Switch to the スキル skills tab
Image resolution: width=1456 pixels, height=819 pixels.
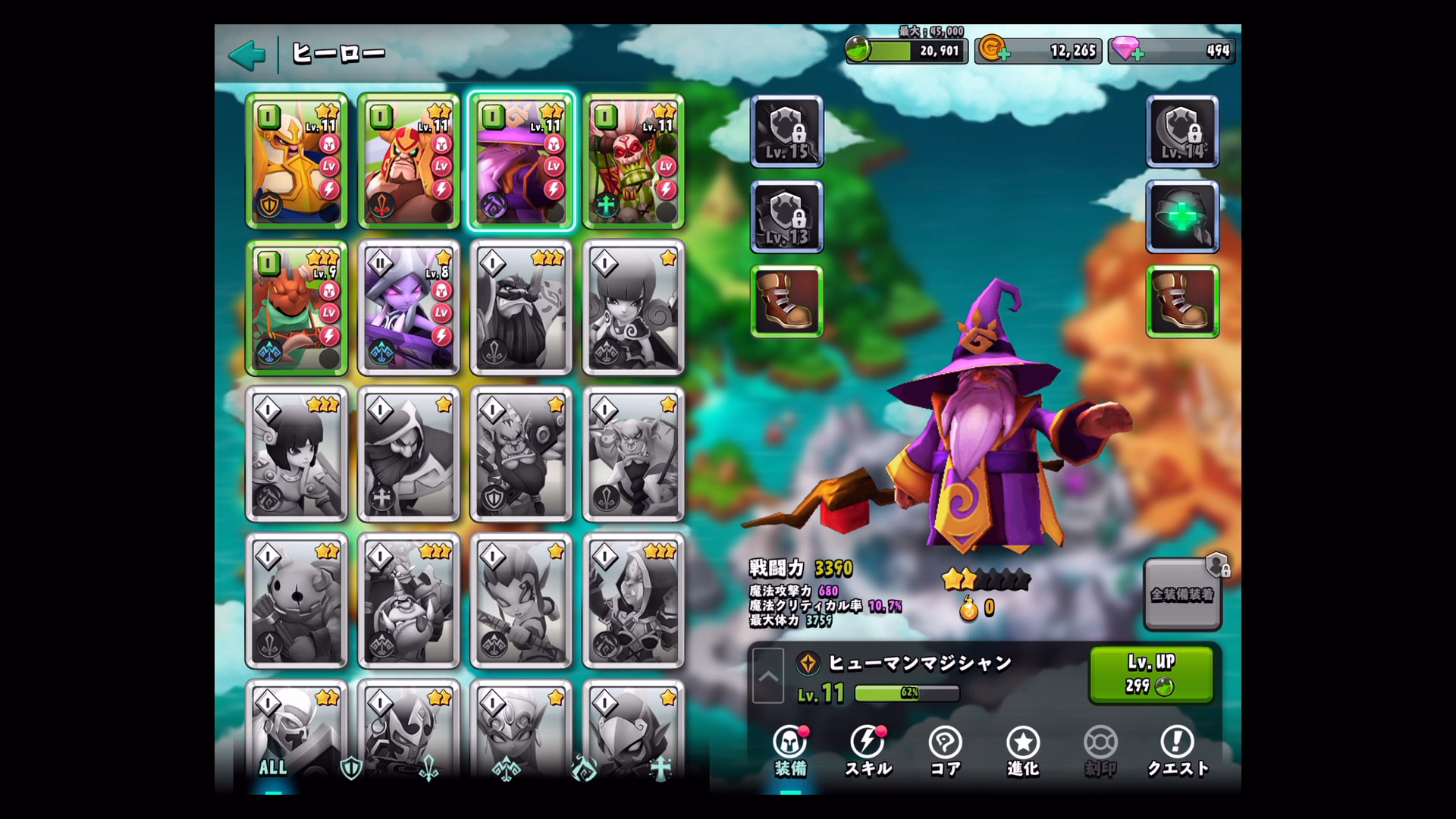(x=868, y=751)
